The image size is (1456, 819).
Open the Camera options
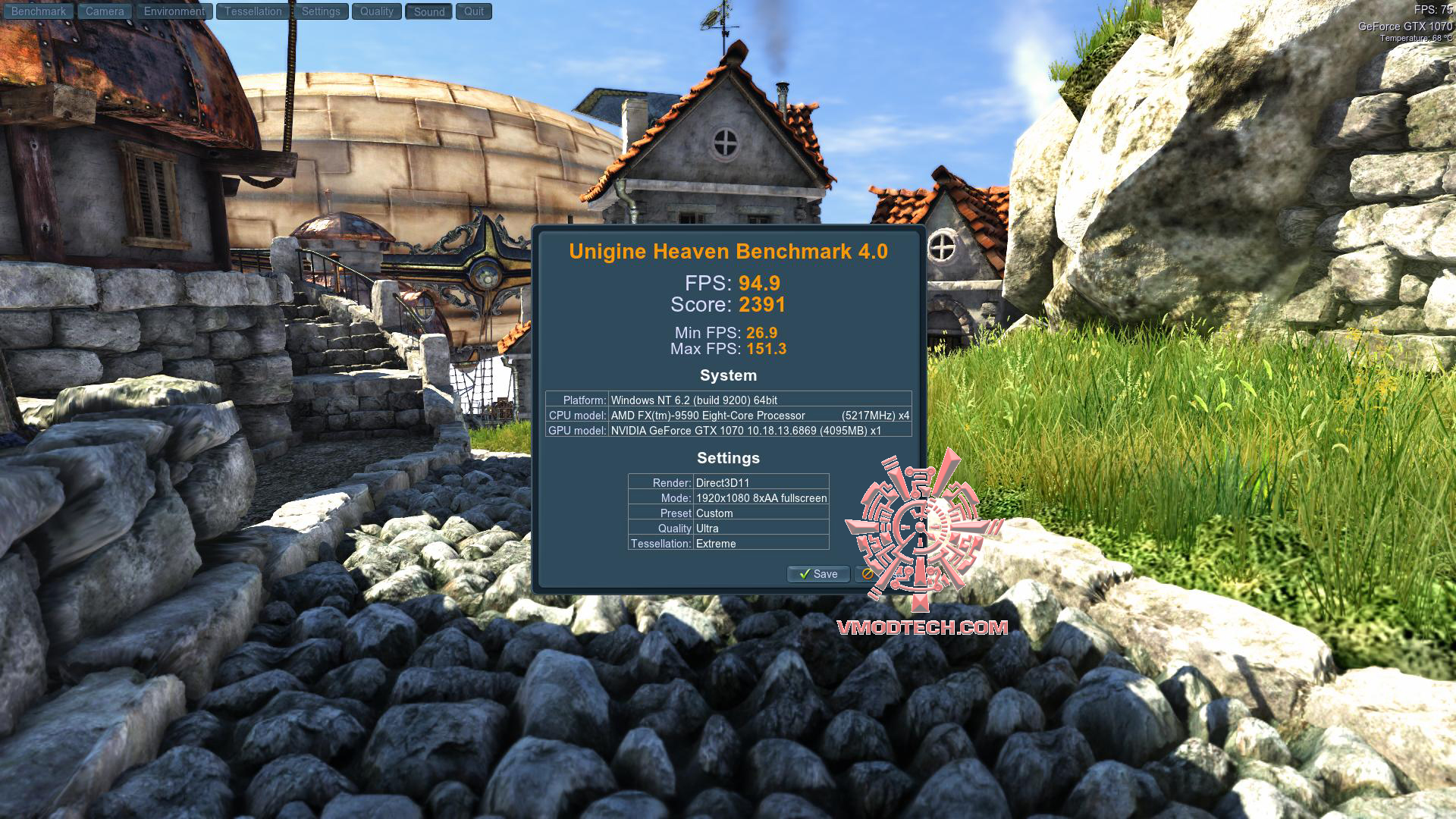104,11
